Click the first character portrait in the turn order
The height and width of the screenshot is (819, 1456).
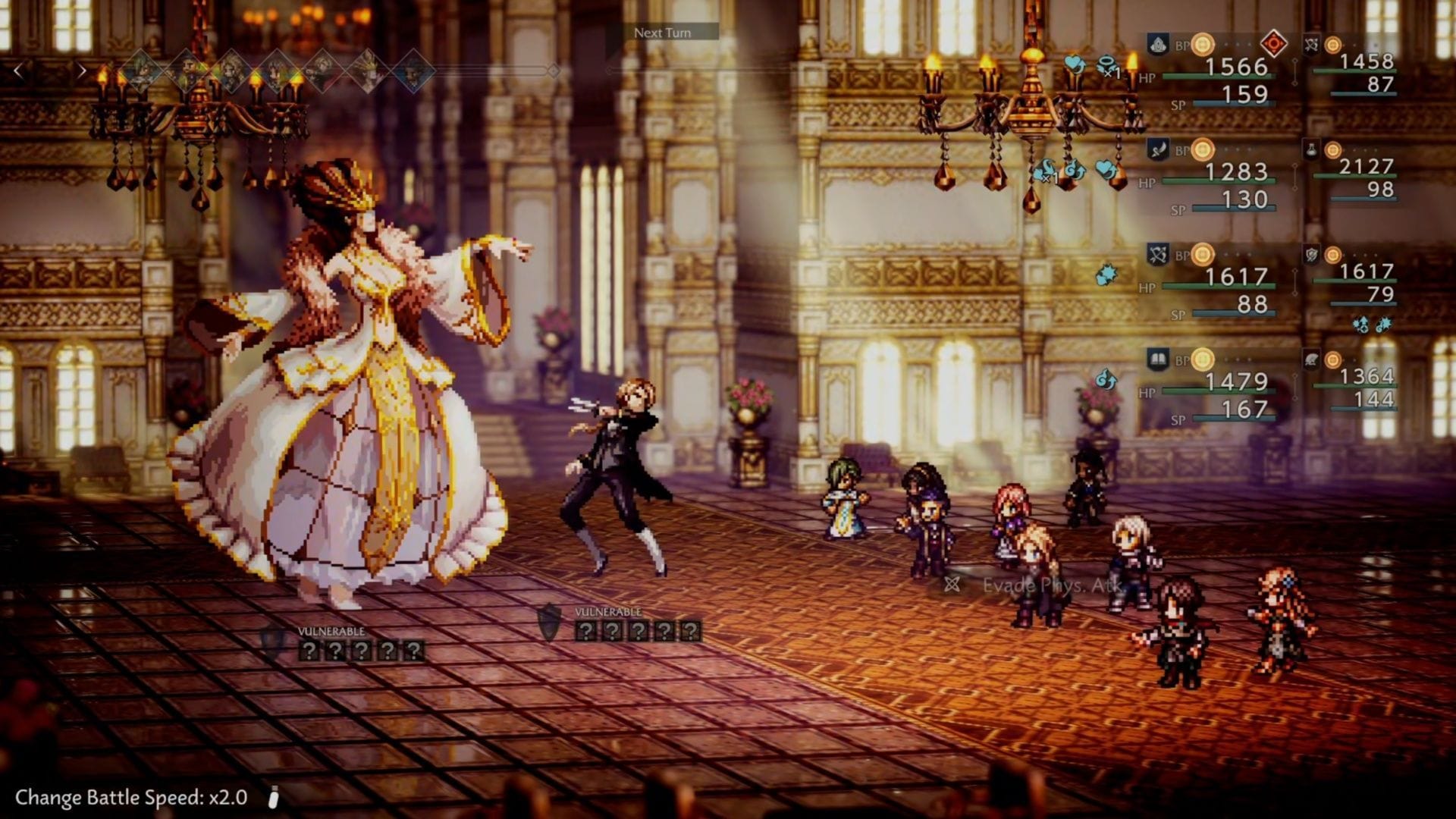tap(141, 71)
